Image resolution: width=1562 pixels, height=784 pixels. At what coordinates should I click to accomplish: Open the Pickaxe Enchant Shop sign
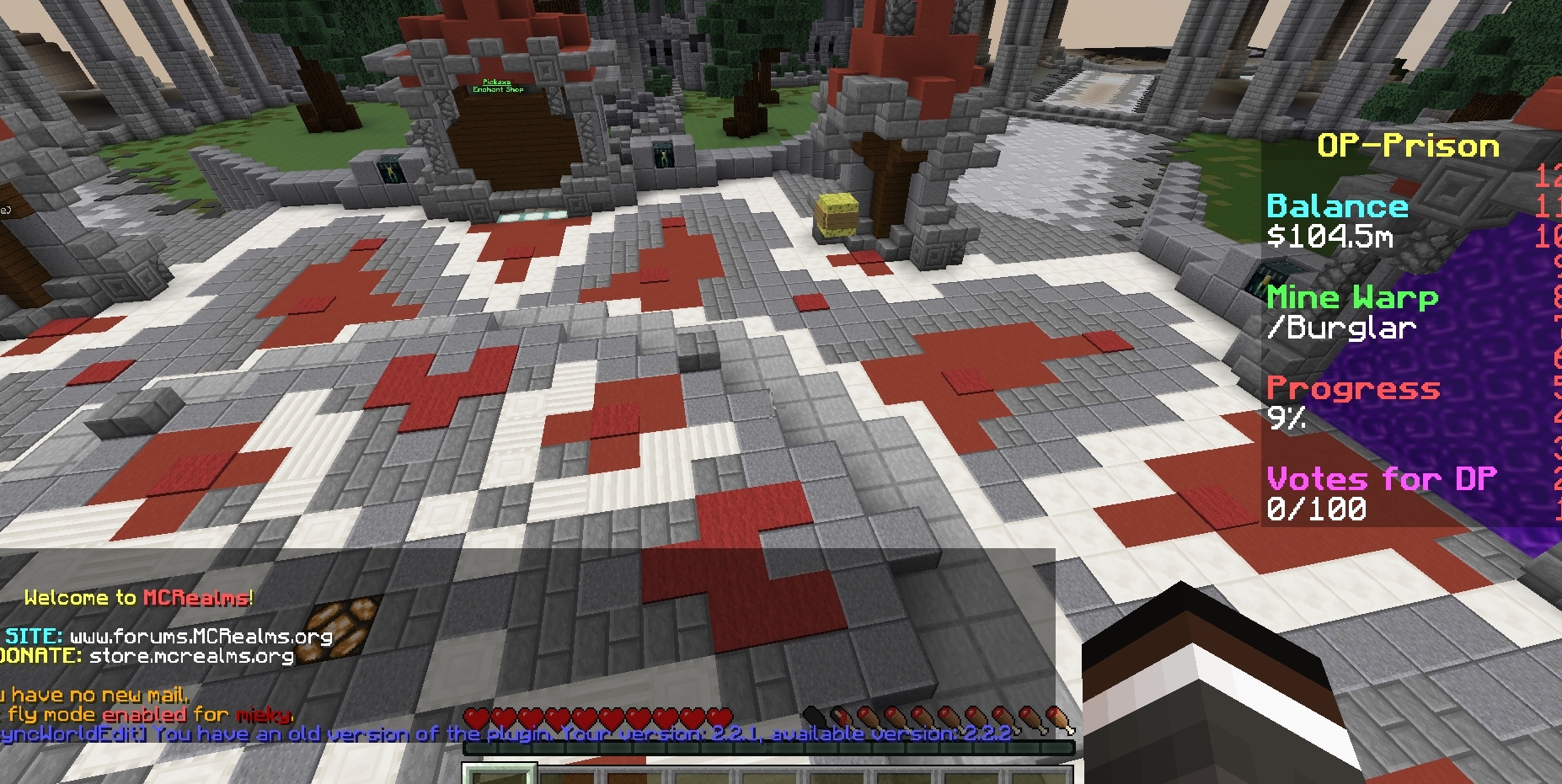coord(499,85)
